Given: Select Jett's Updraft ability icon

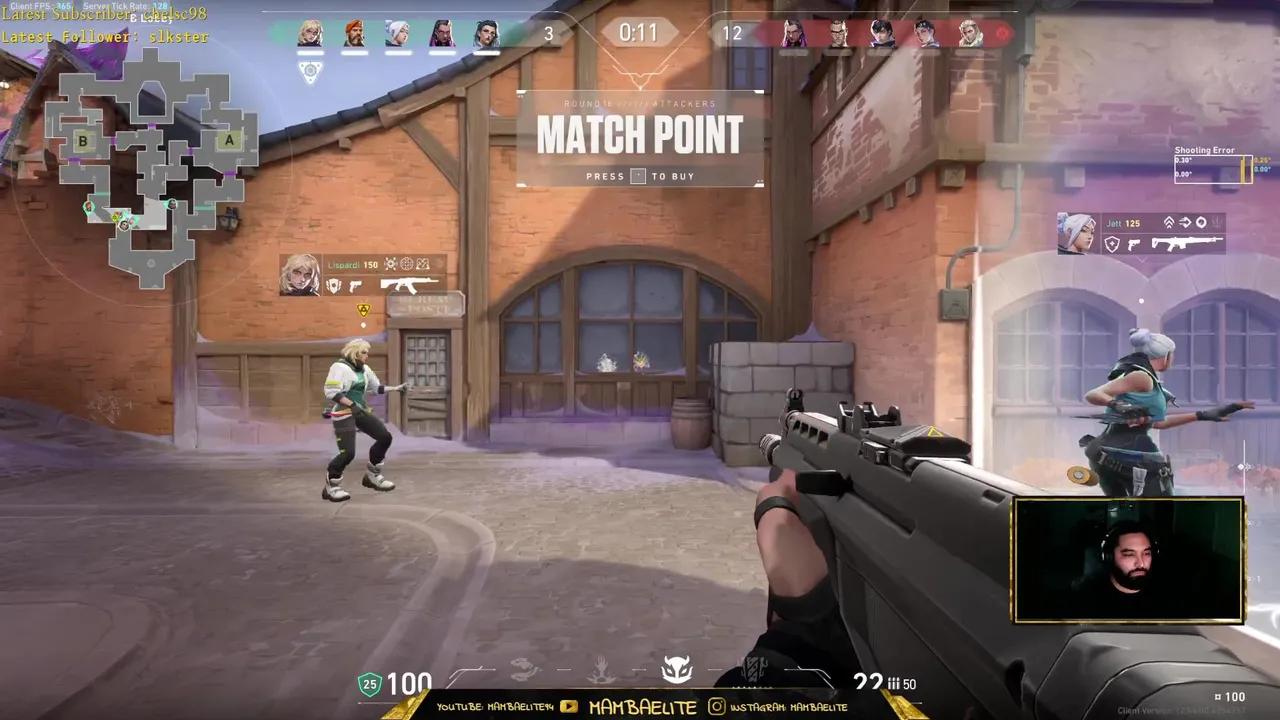Looking at the screenshot, I should pos(1170,222).
